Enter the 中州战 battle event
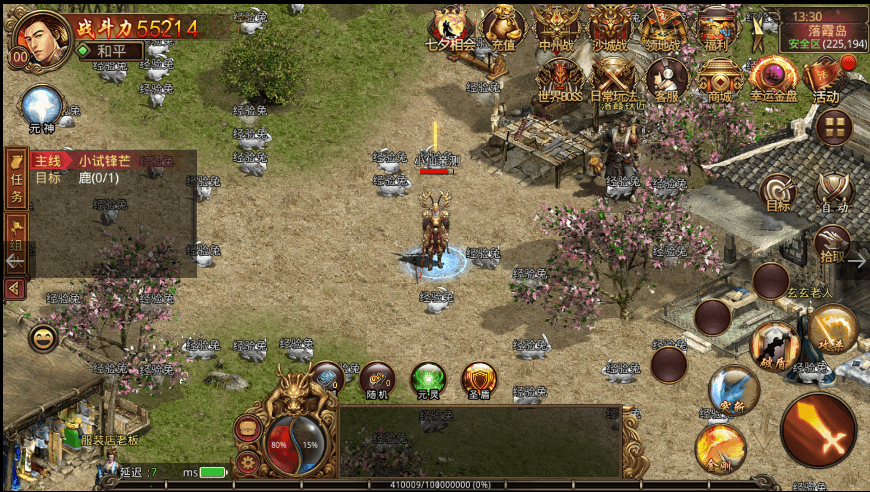The width and height of the screenshot is (870, 492). click(555, 26)
